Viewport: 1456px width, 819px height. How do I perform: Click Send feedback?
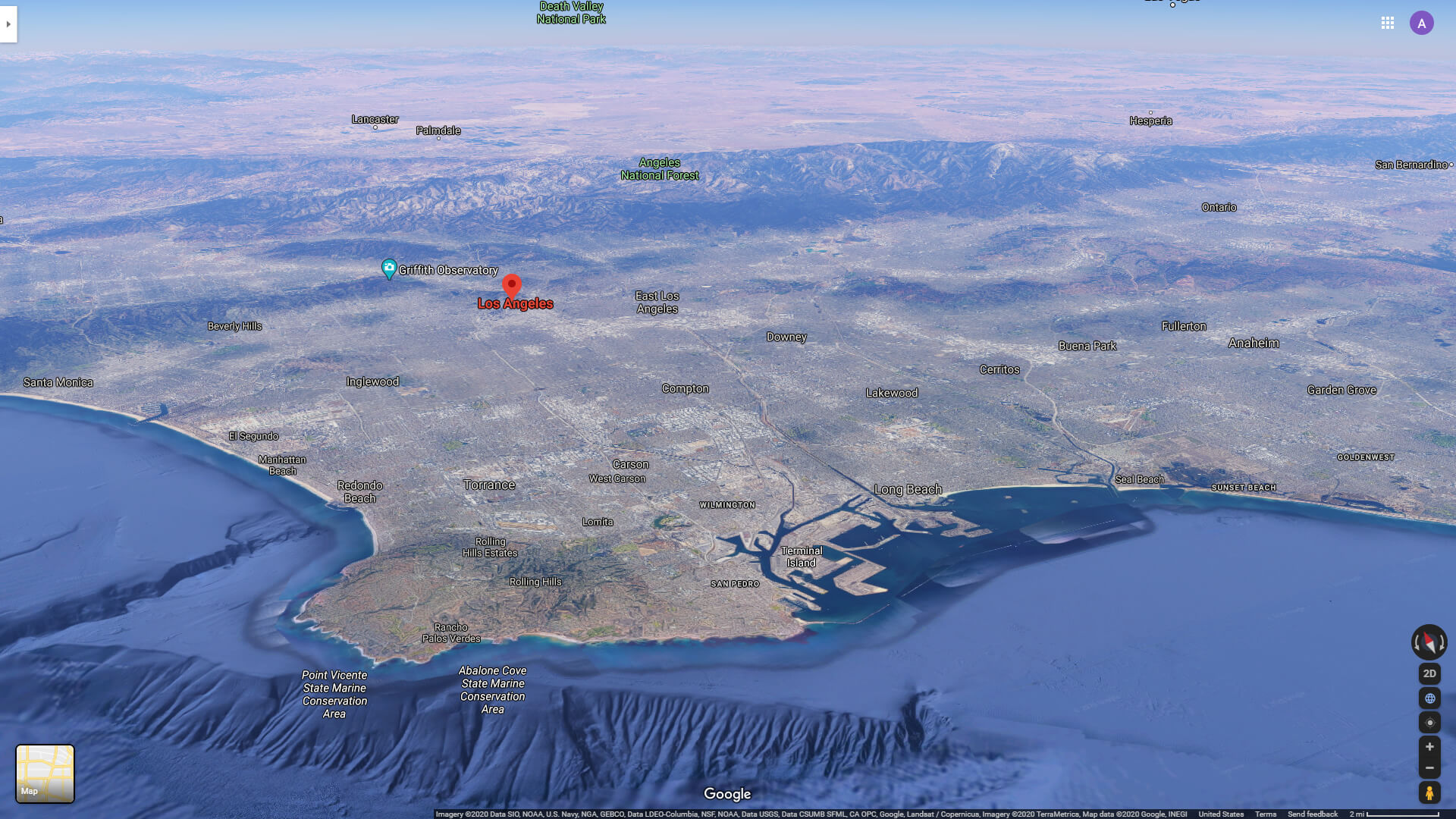pos(1313,814)
